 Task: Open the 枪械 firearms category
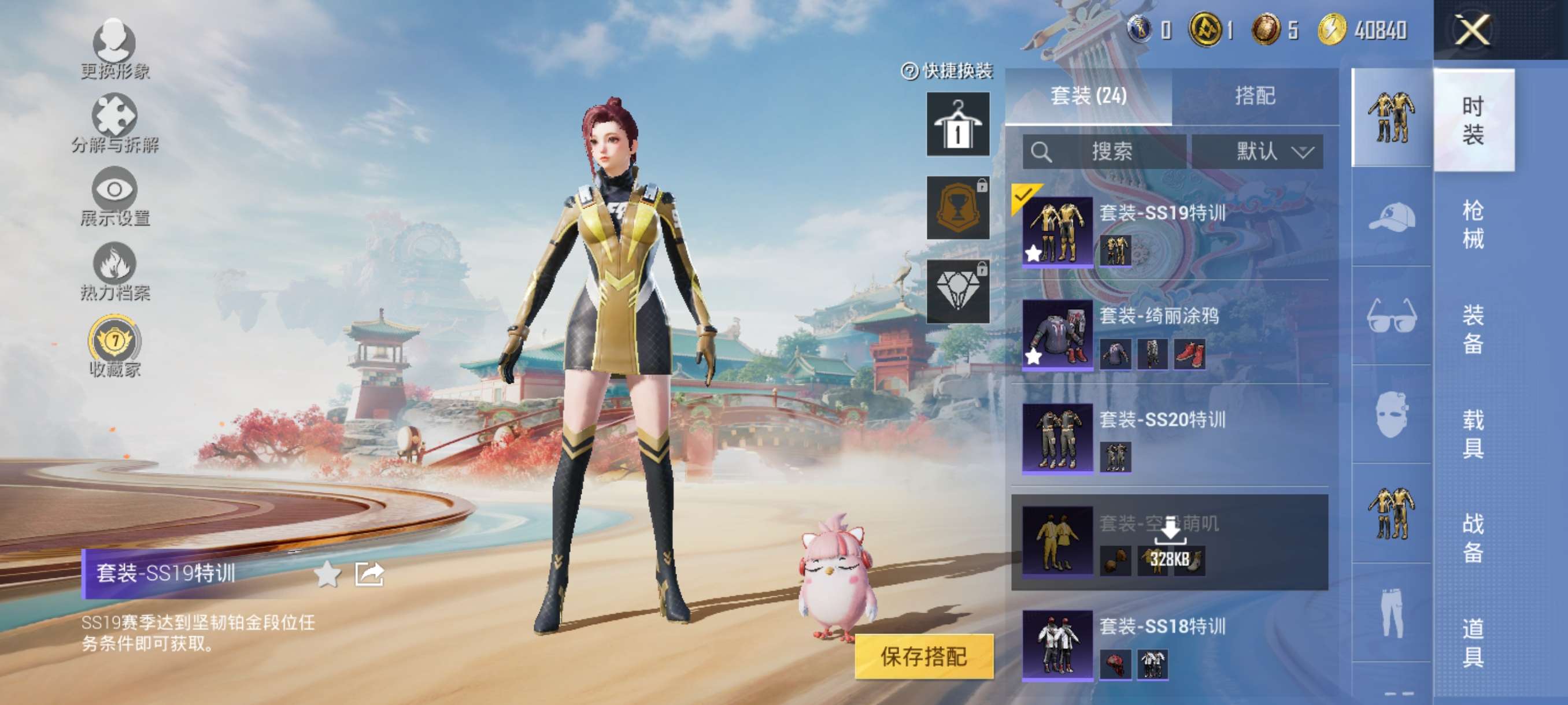coord(1473,224)
